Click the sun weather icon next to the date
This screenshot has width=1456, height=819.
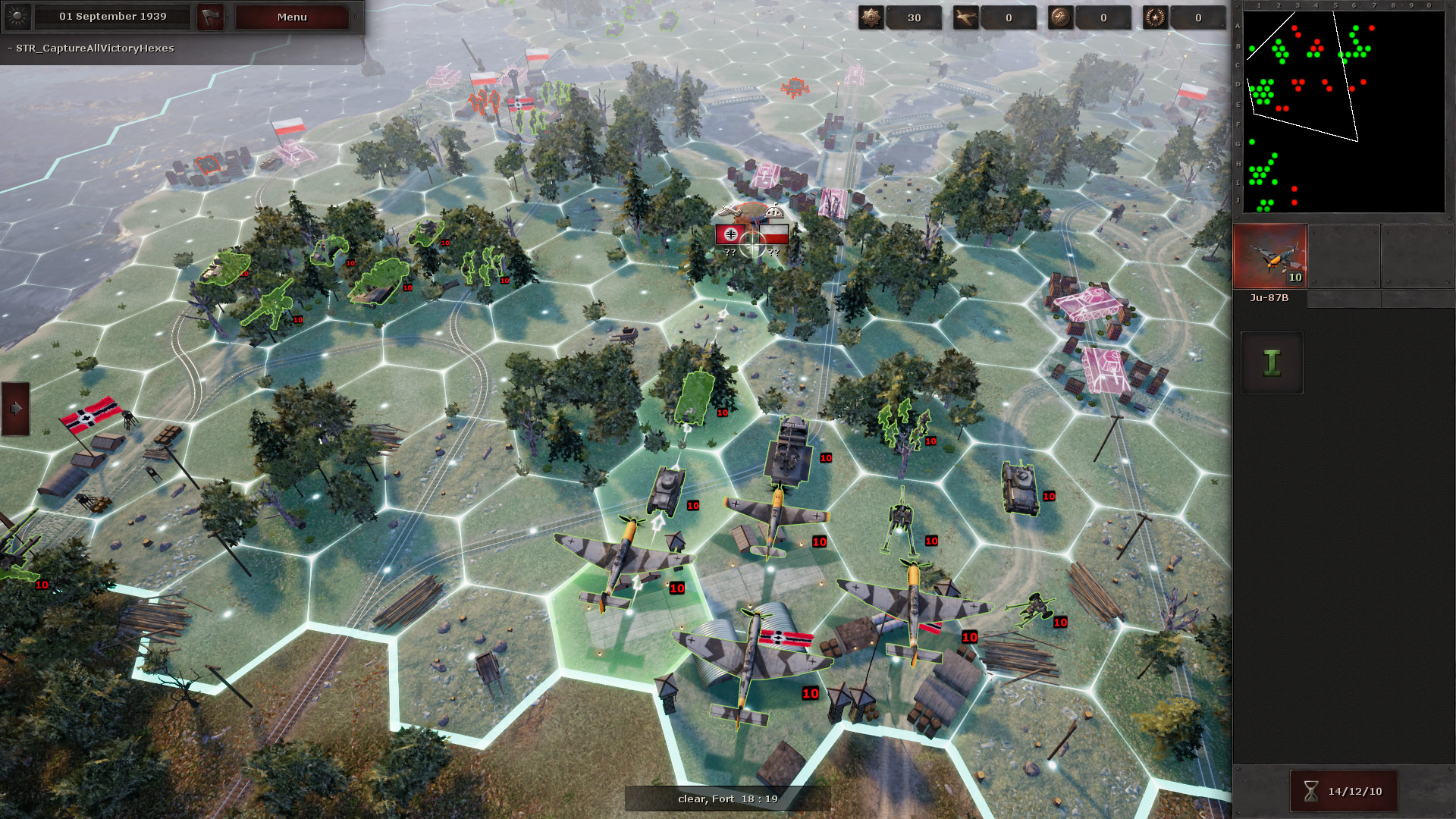pos(17,17)
